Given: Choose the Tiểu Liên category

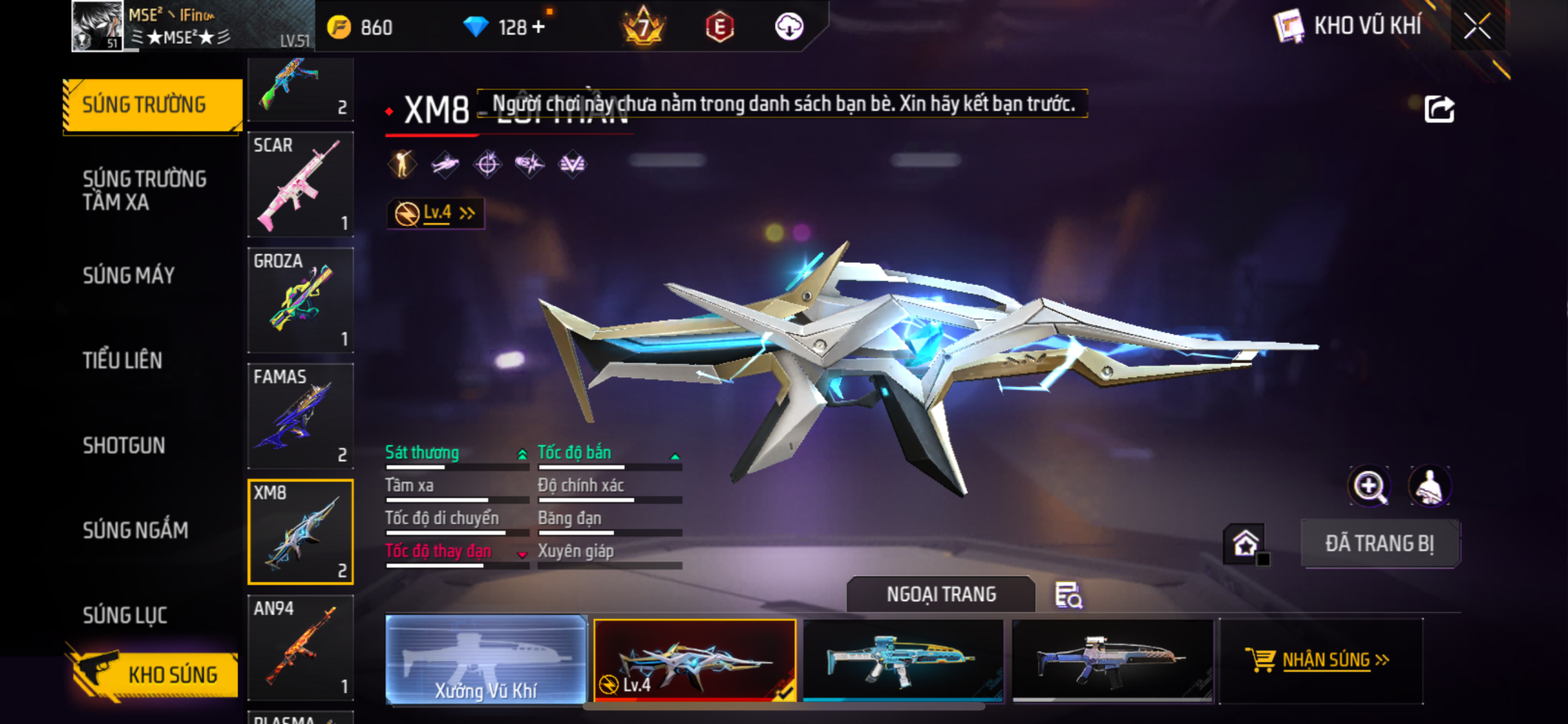Looking at the screenshot, I should pyautogui.click(x=122, y=361).
